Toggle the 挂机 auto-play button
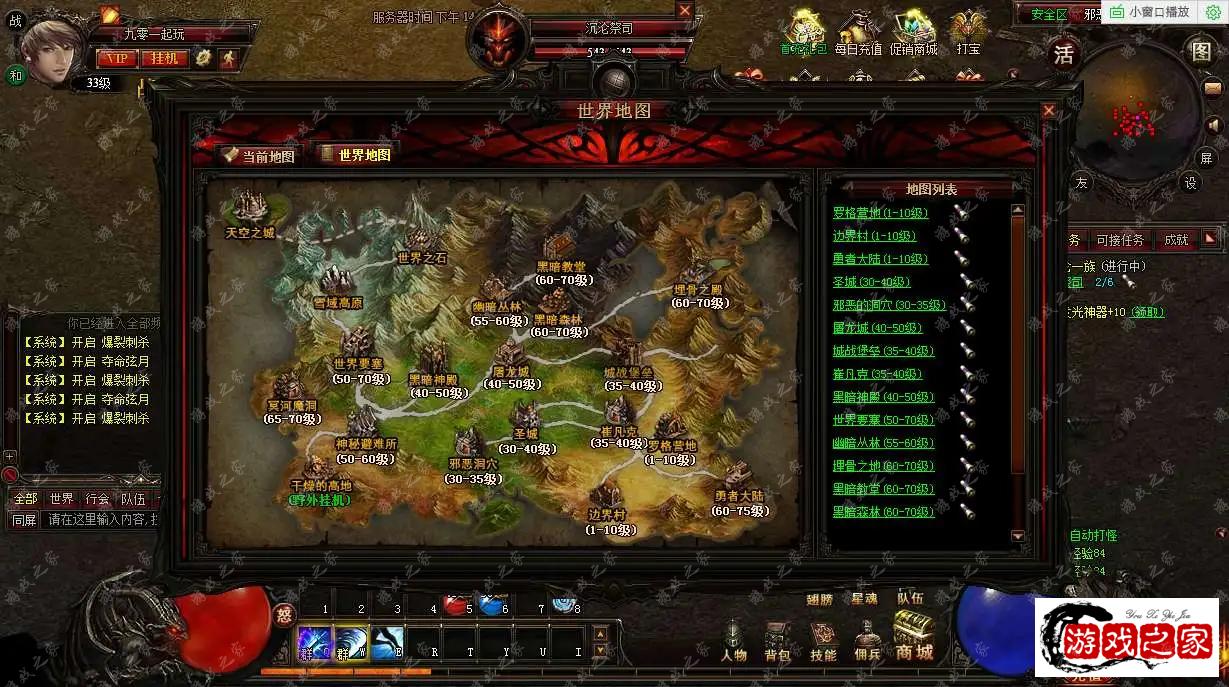The width and height of the screenshot is (1229, 687). [x=165, y=58]
